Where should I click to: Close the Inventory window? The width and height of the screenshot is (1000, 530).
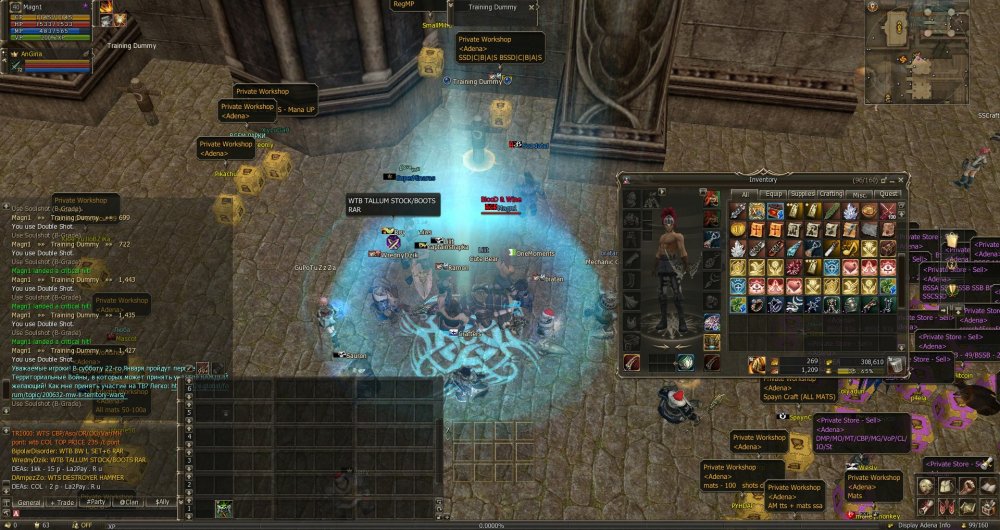pyautogui.click(x=901, y=180)
